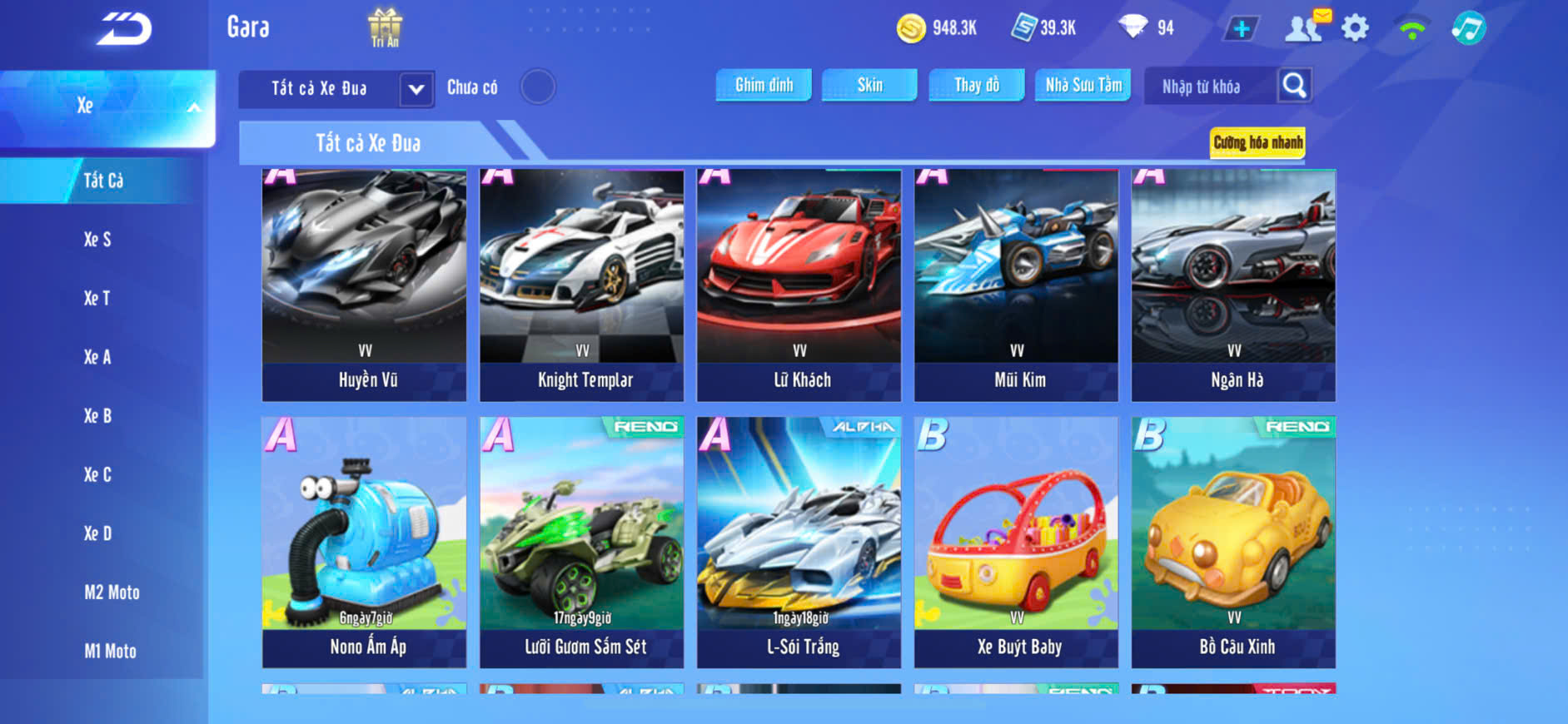Open the friends icon with mail badge
The height and width of the screenshot is (724, 1568).
coord(1306,27)
